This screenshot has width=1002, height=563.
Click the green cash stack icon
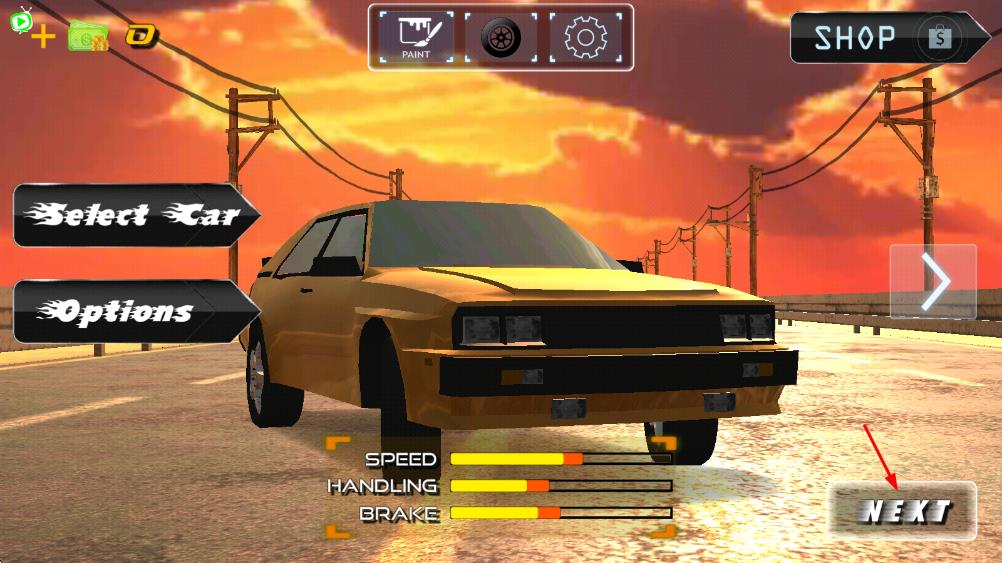coord(88,37)
